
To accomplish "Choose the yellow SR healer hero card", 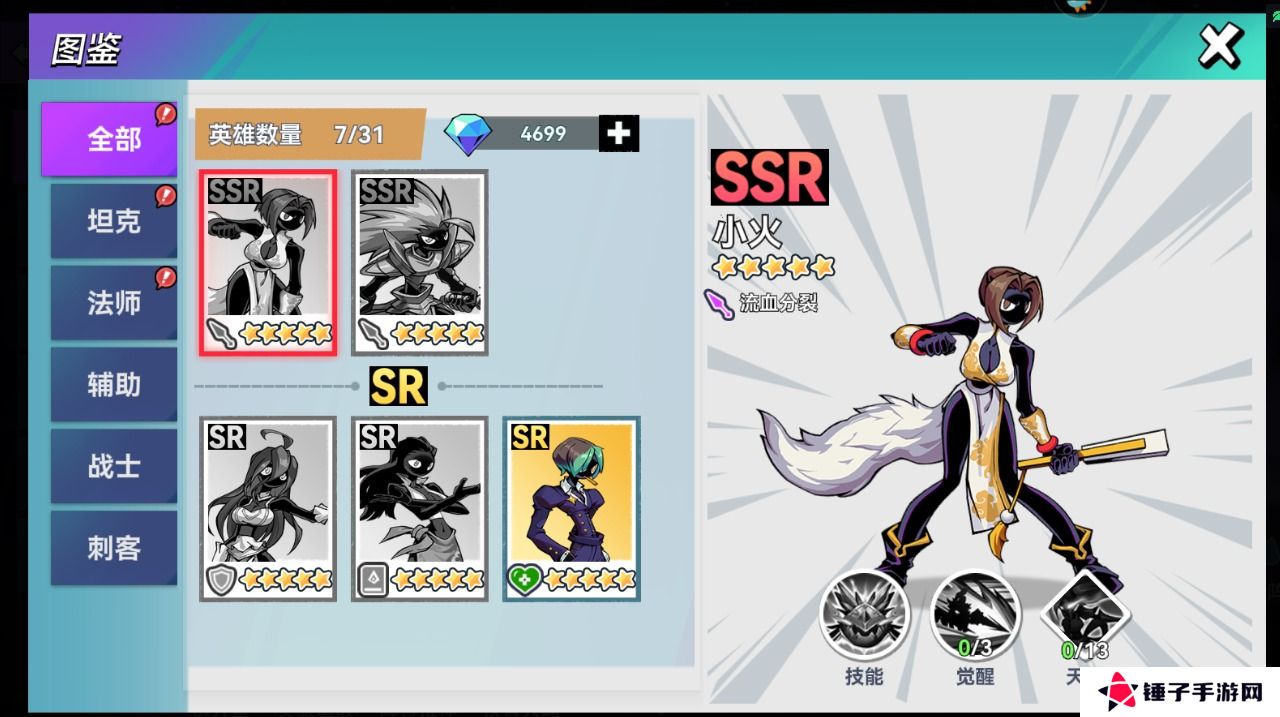I will [x=571, y=508].
